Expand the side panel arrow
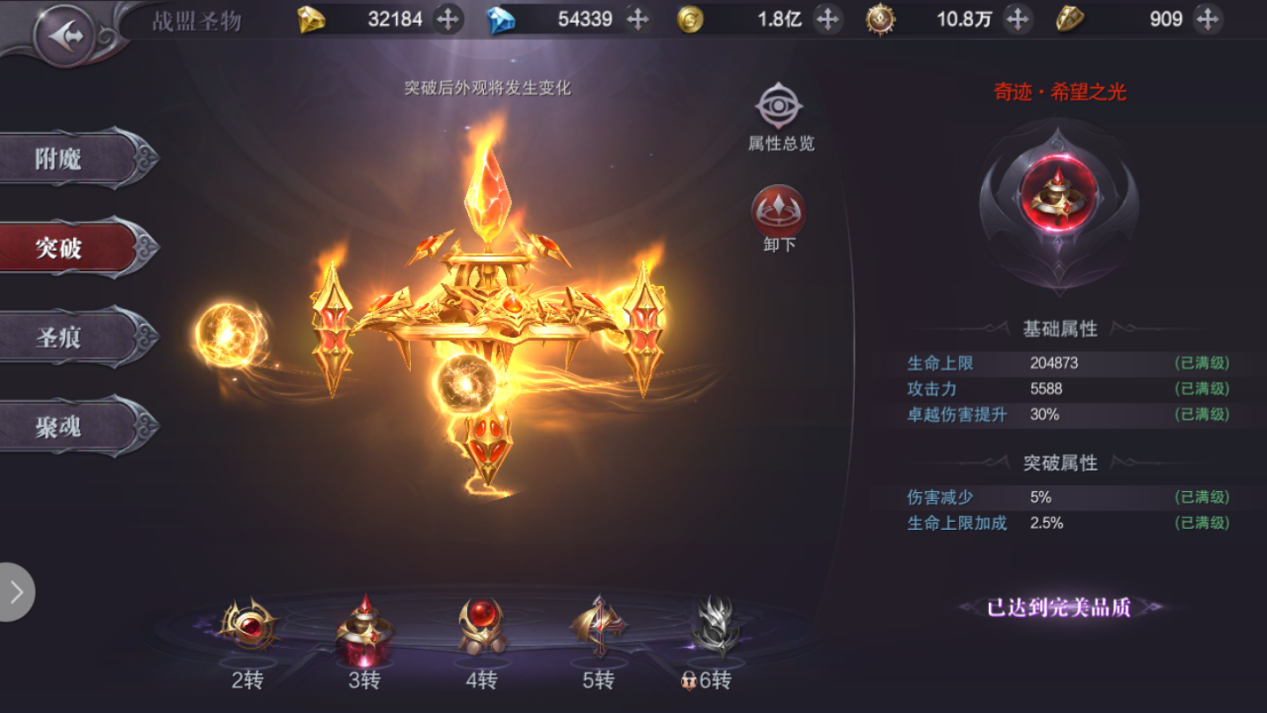Image resolution: width=1267 pixels, height=713 pixels. 16,592
